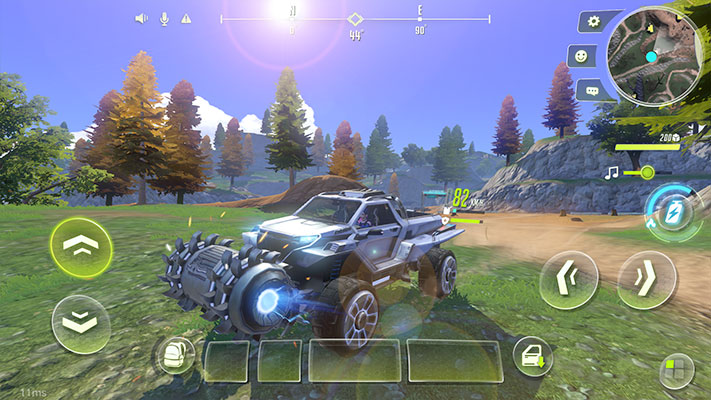Exit the vehicle using the car door button
The height and width of the screenshot is (400, 711).
(x=533, y=356)
